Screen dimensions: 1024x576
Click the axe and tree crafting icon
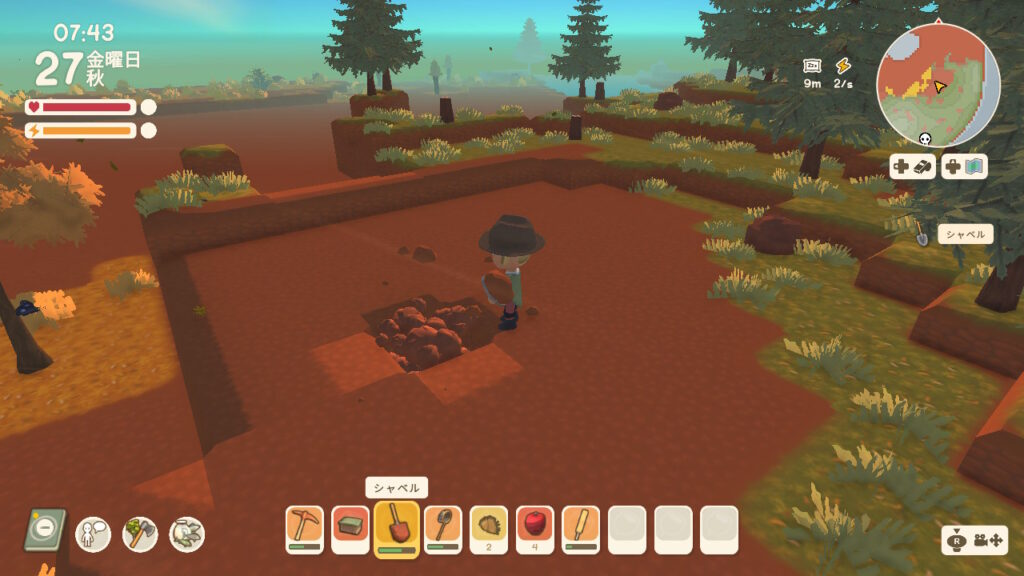140,533
